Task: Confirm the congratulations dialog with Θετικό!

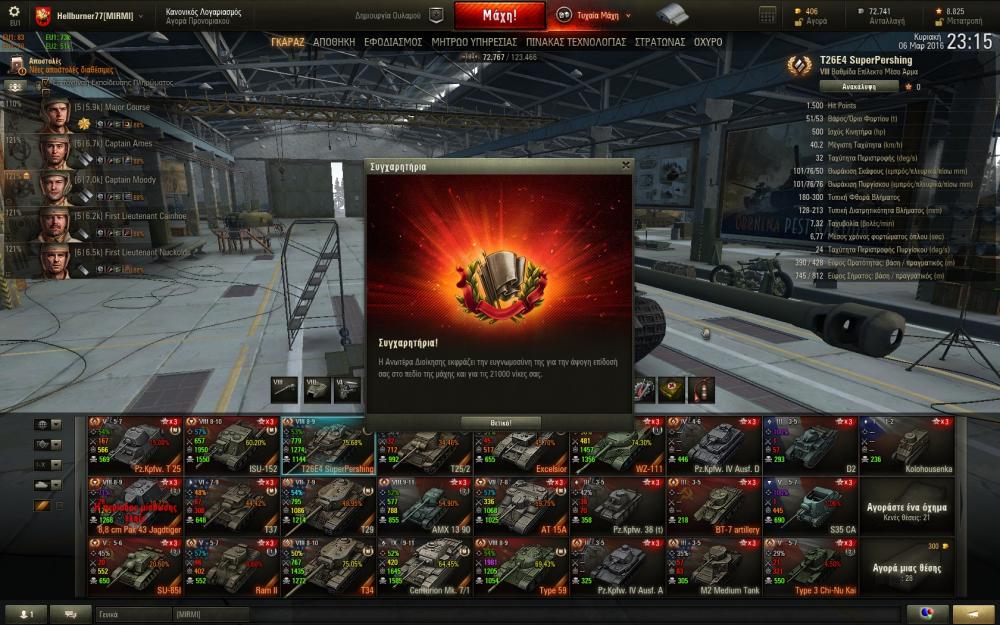Action: 500,423
